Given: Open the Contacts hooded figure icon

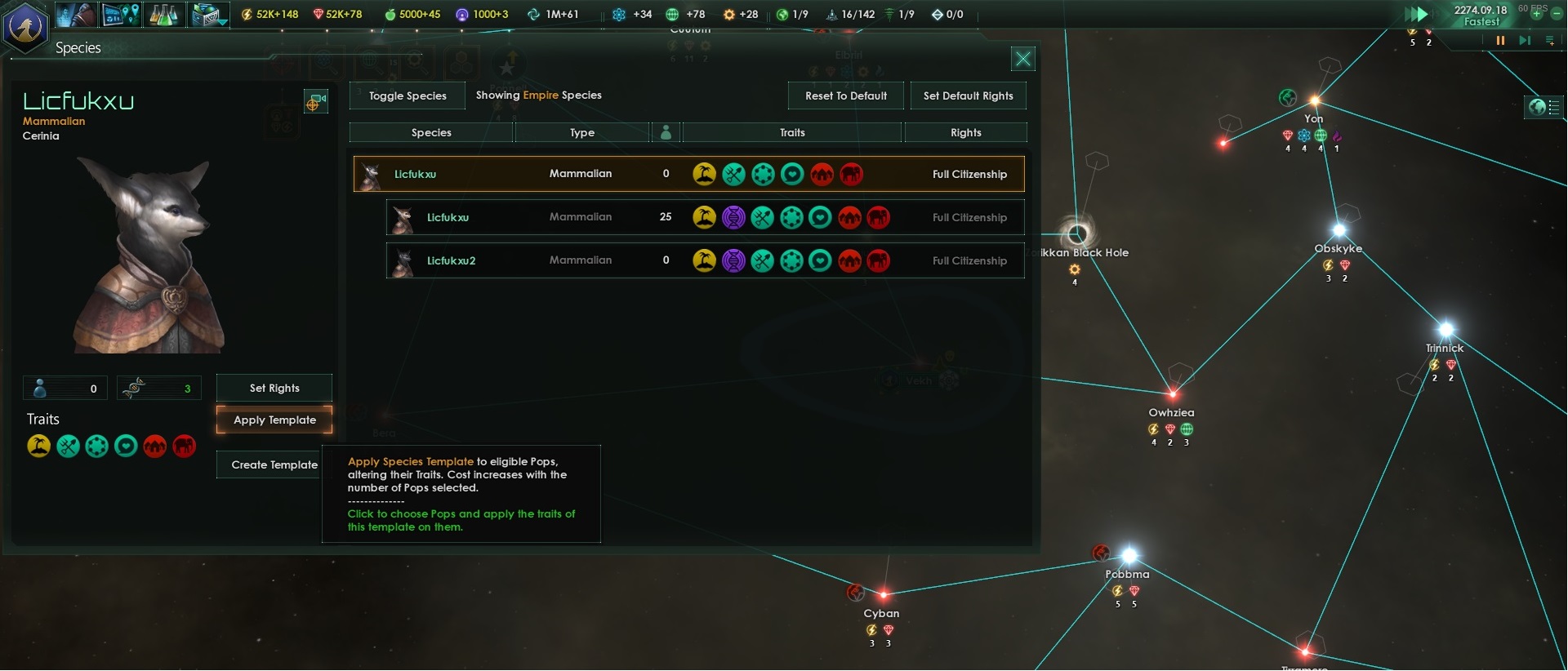Looking at the screenshot, I should click(76, 15).
